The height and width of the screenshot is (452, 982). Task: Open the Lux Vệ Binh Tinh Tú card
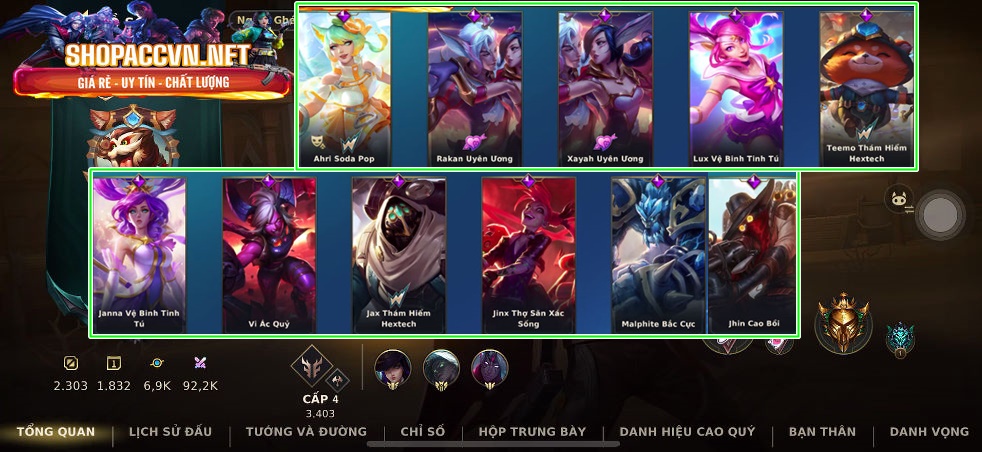(x=735, y=88)
